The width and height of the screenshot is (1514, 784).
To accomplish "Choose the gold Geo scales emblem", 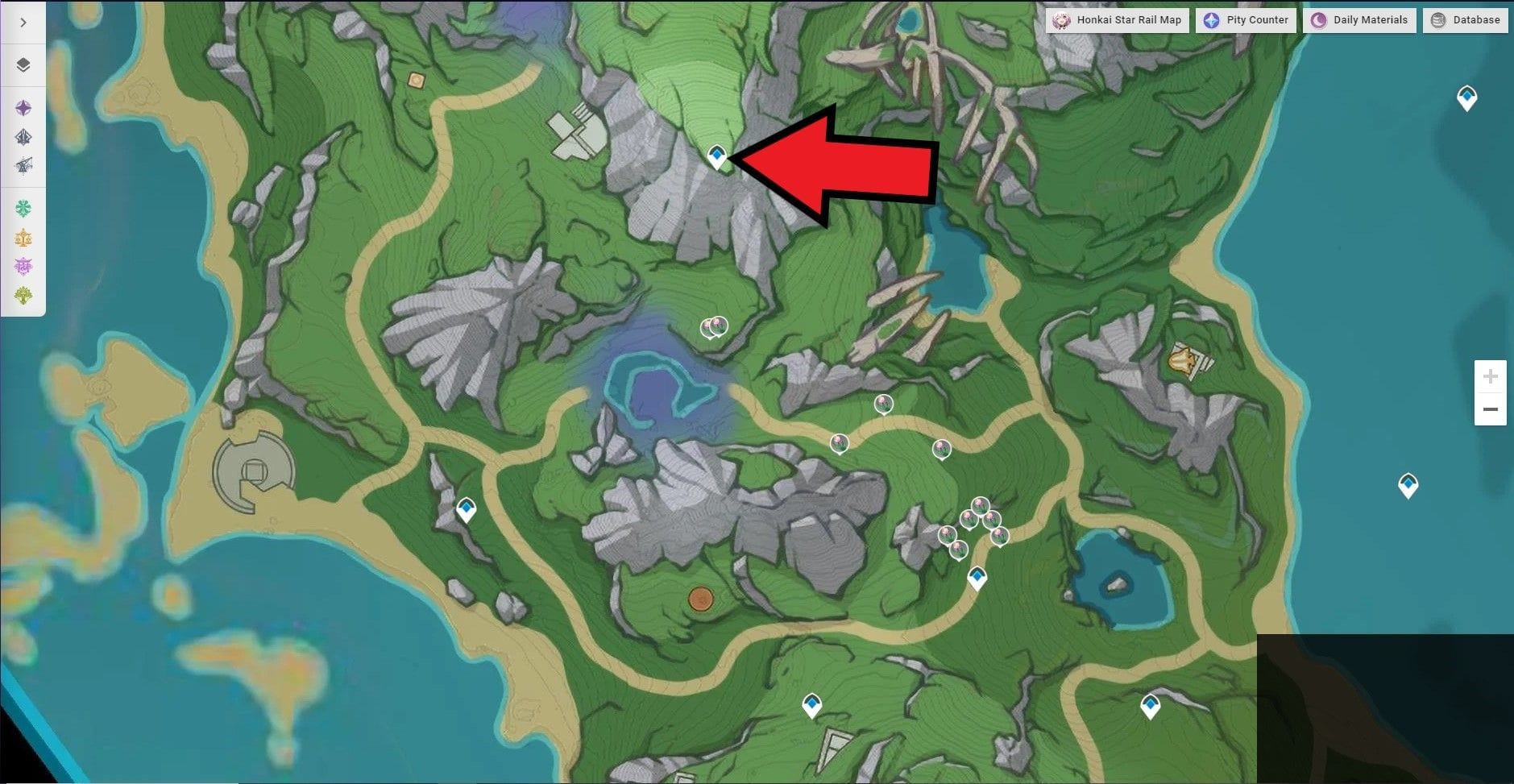I will pyautogui.click(x=23, y=237).
